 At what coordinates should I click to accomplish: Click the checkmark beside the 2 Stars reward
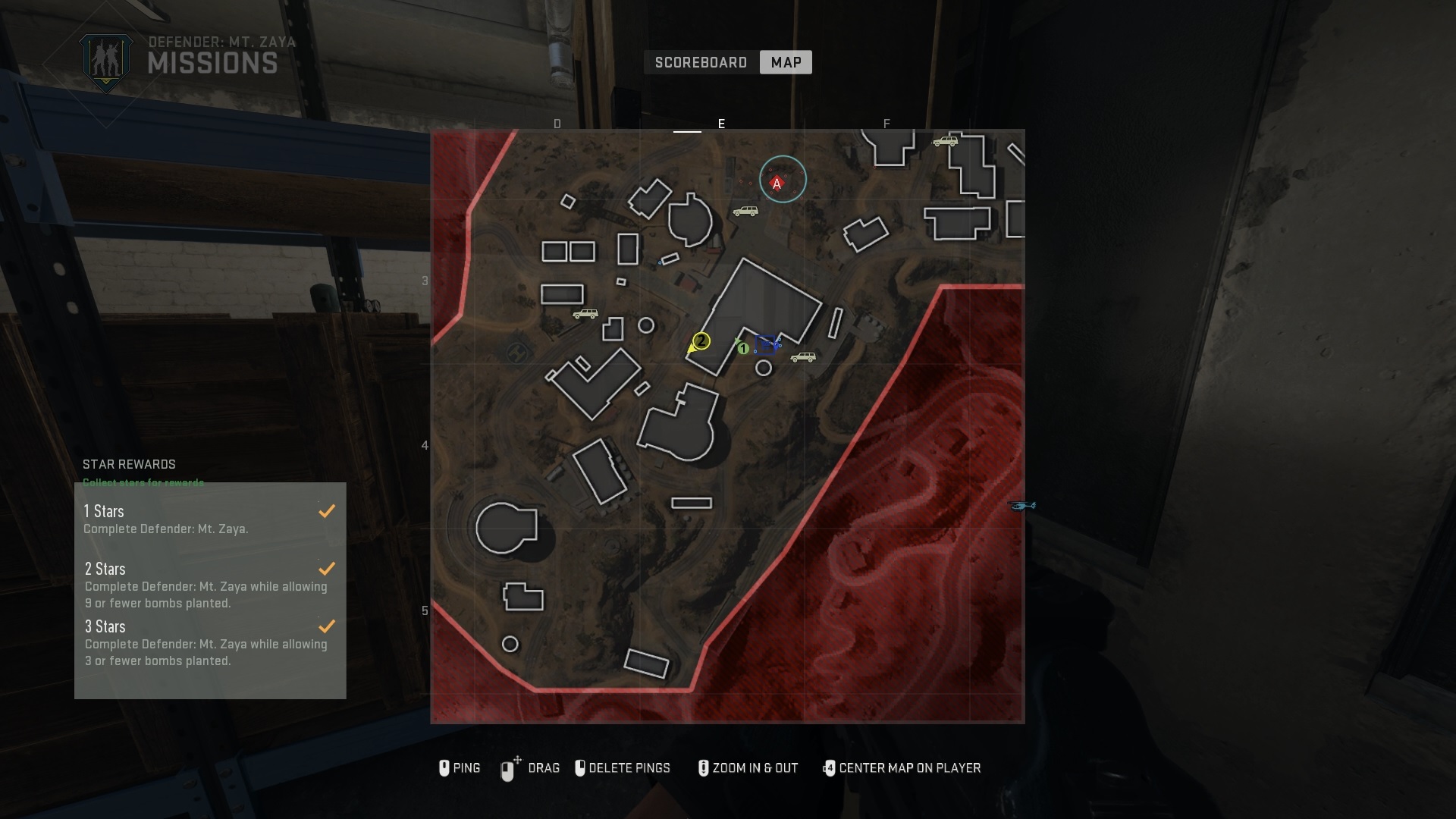point(327,568)
